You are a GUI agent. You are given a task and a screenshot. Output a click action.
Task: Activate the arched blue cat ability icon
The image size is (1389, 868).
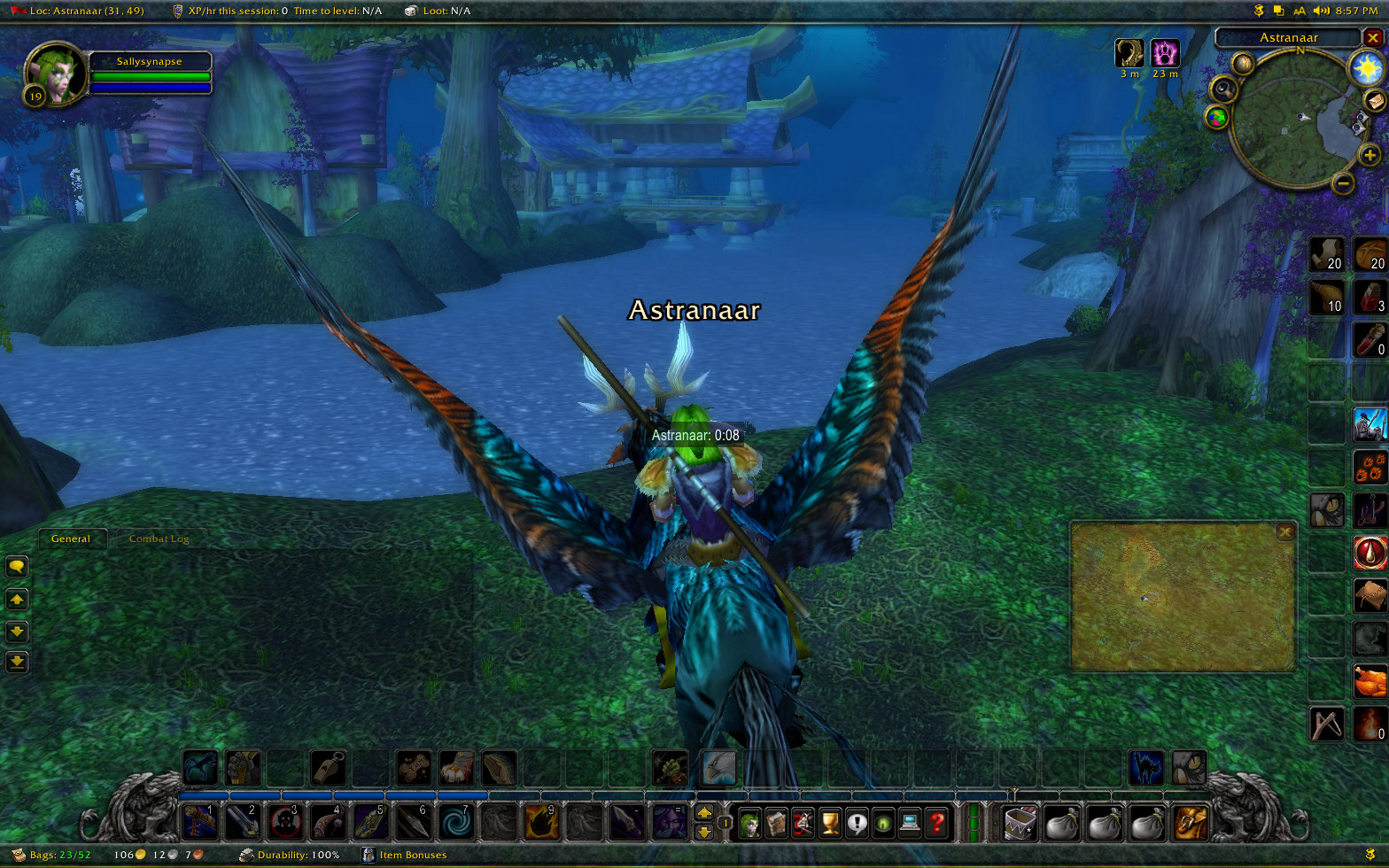pos(1145,768)
